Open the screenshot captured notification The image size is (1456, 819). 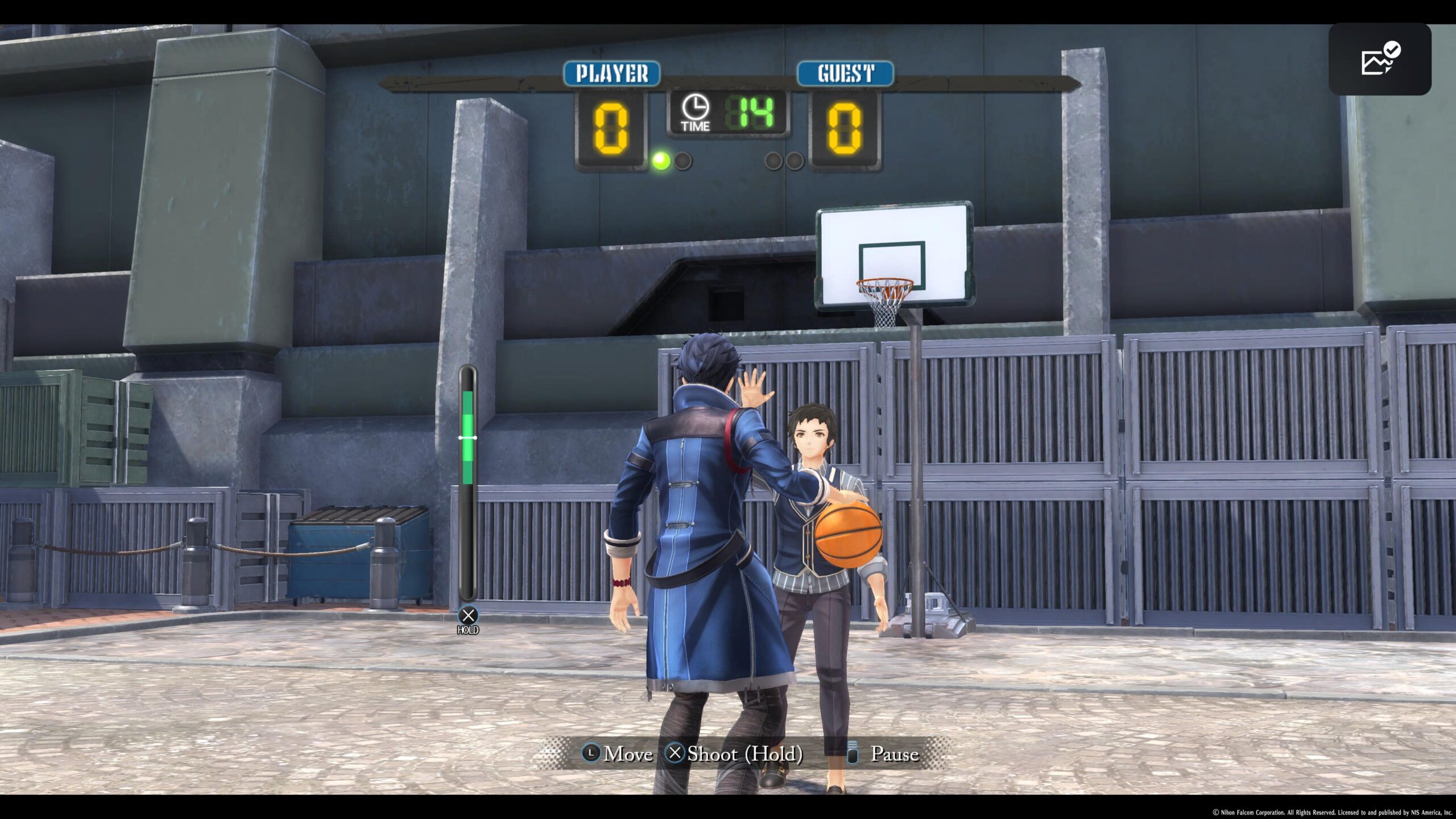pos(1379,59)
